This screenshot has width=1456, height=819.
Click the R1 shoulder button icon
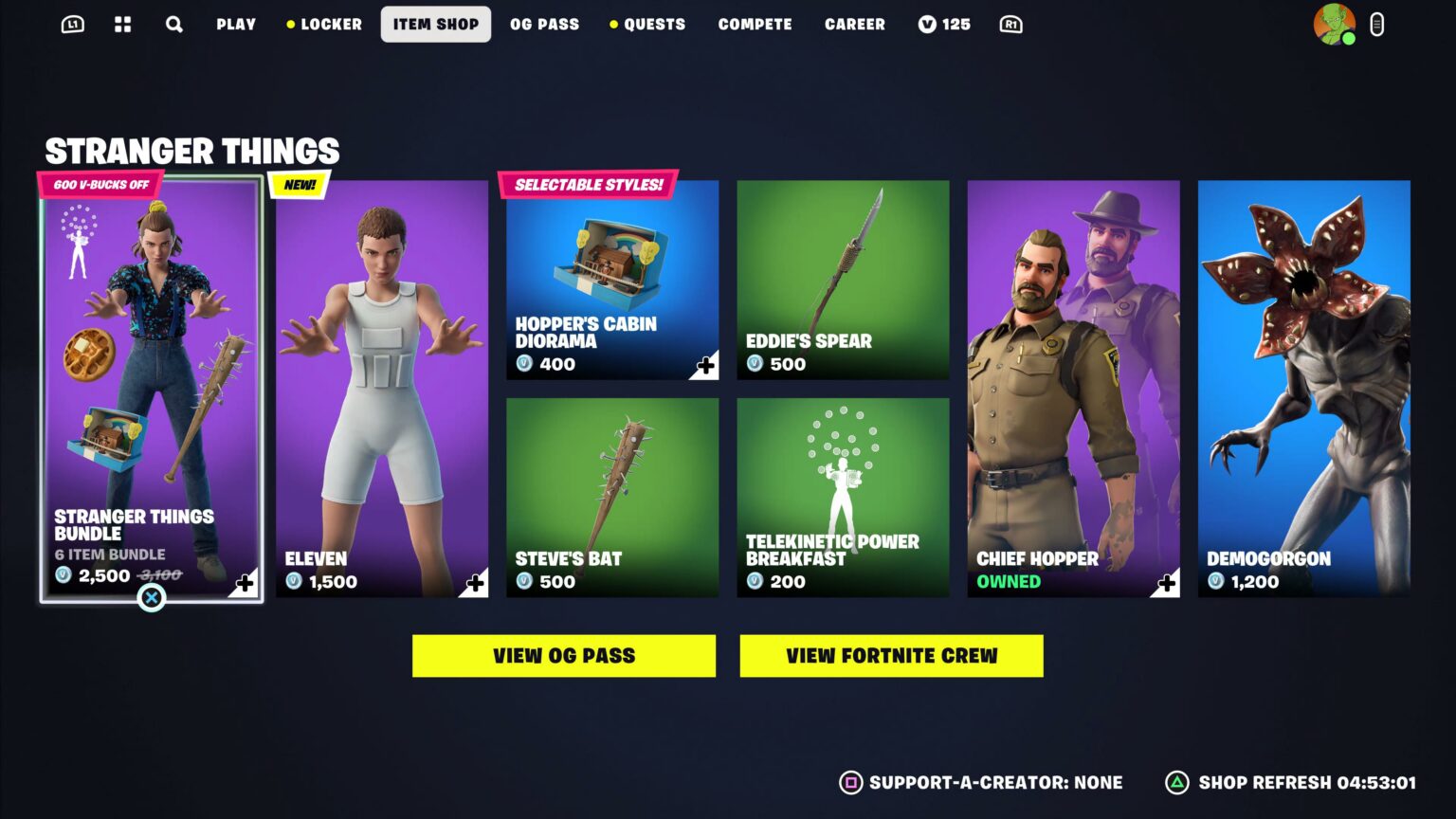click(x=1010, y=24)
